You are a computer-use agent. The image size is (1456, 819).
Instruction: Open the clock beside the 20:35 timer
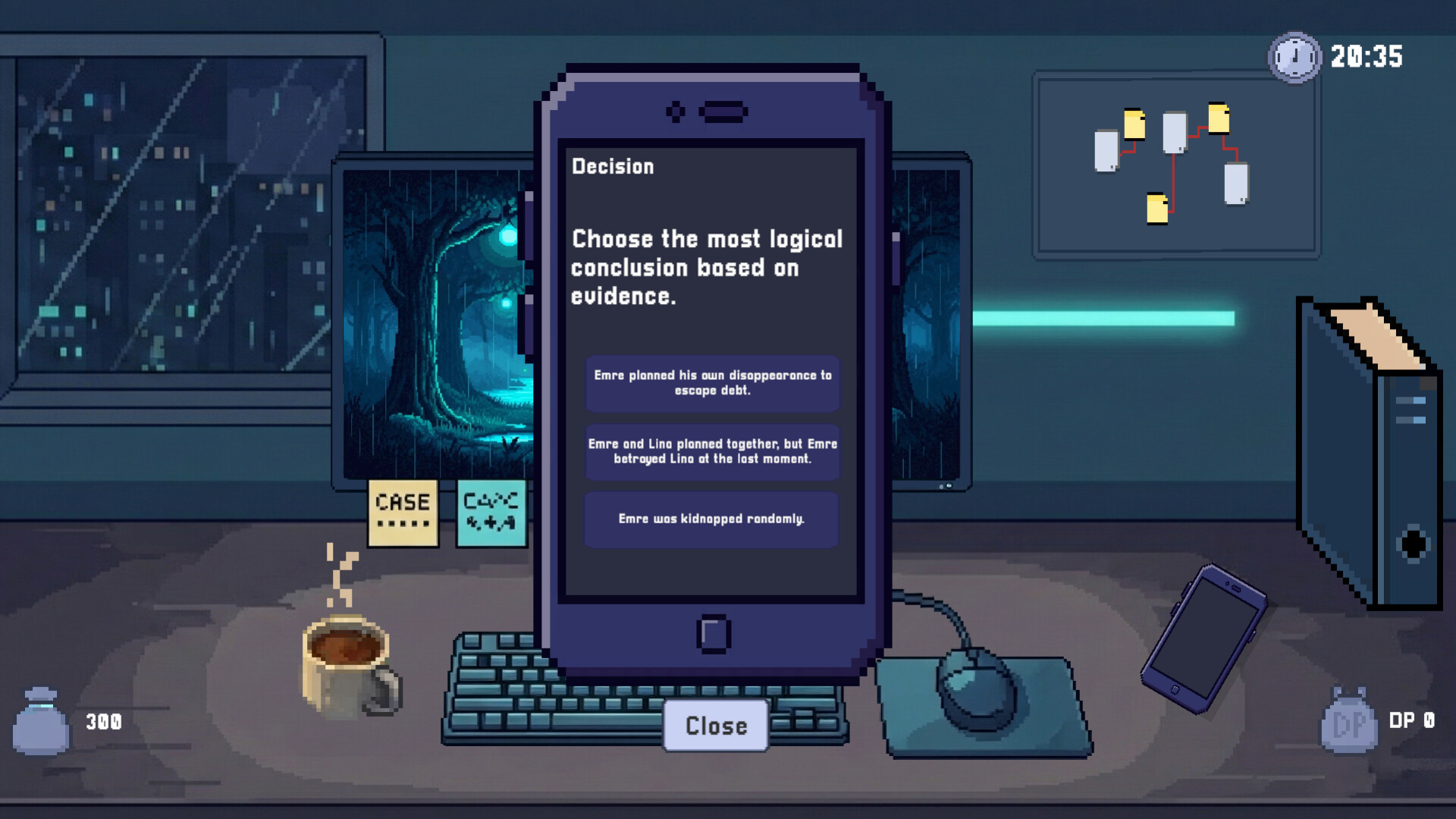point(1294,55)
